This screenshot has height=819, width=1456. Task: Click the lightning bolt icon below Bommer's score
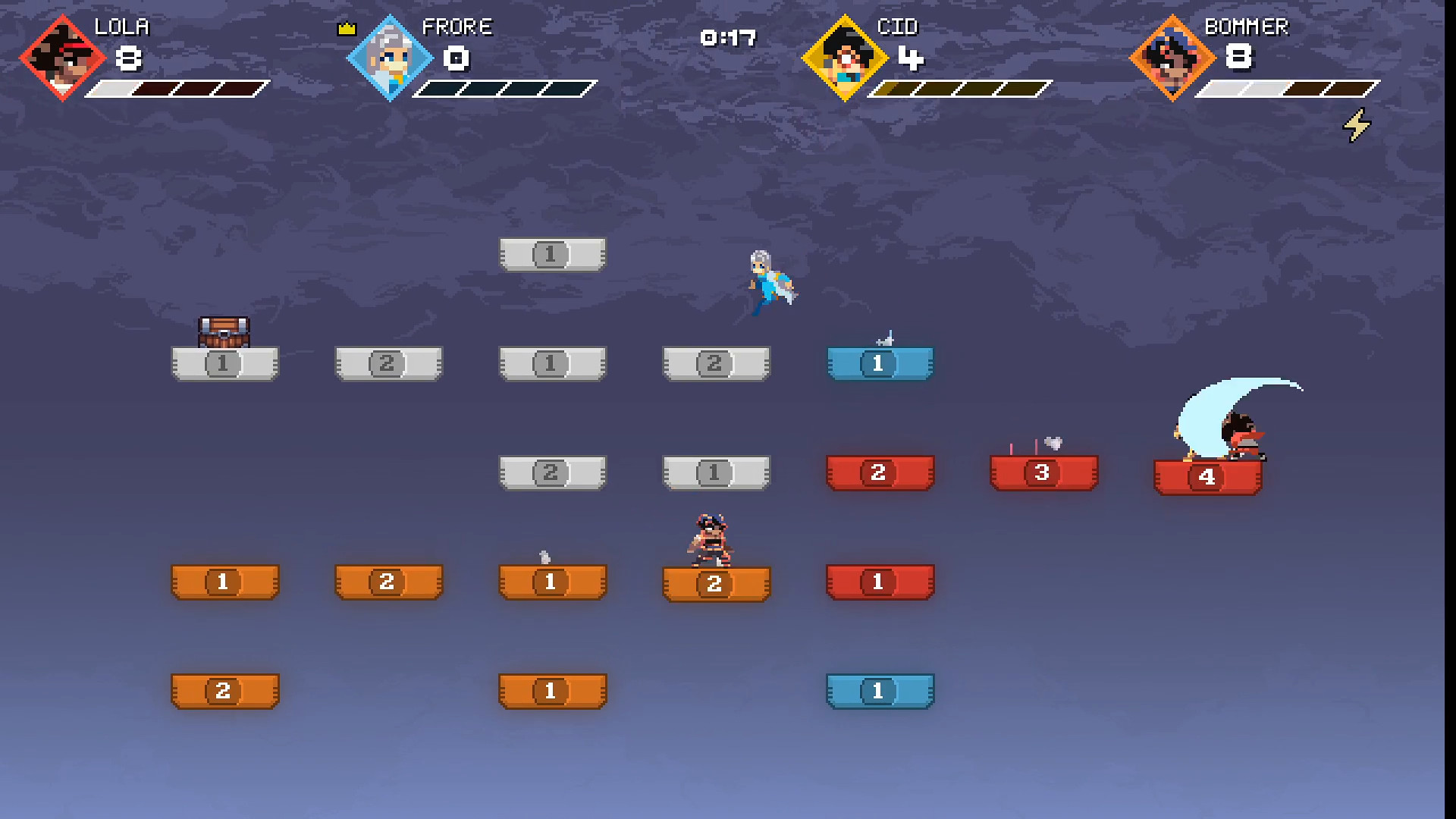click(x=1357, y=126)
